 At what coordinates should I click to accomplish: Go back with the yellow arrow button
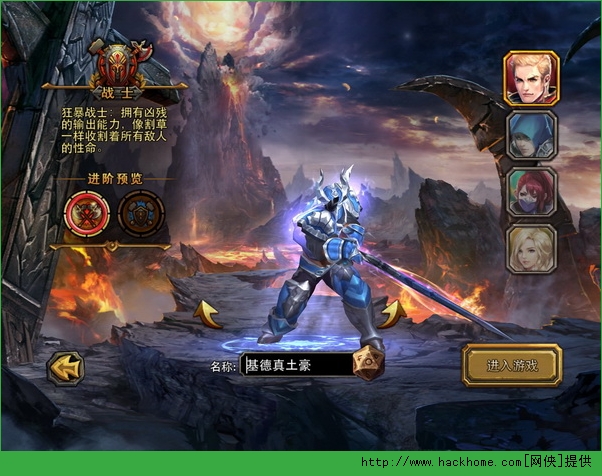pos(66,368)
